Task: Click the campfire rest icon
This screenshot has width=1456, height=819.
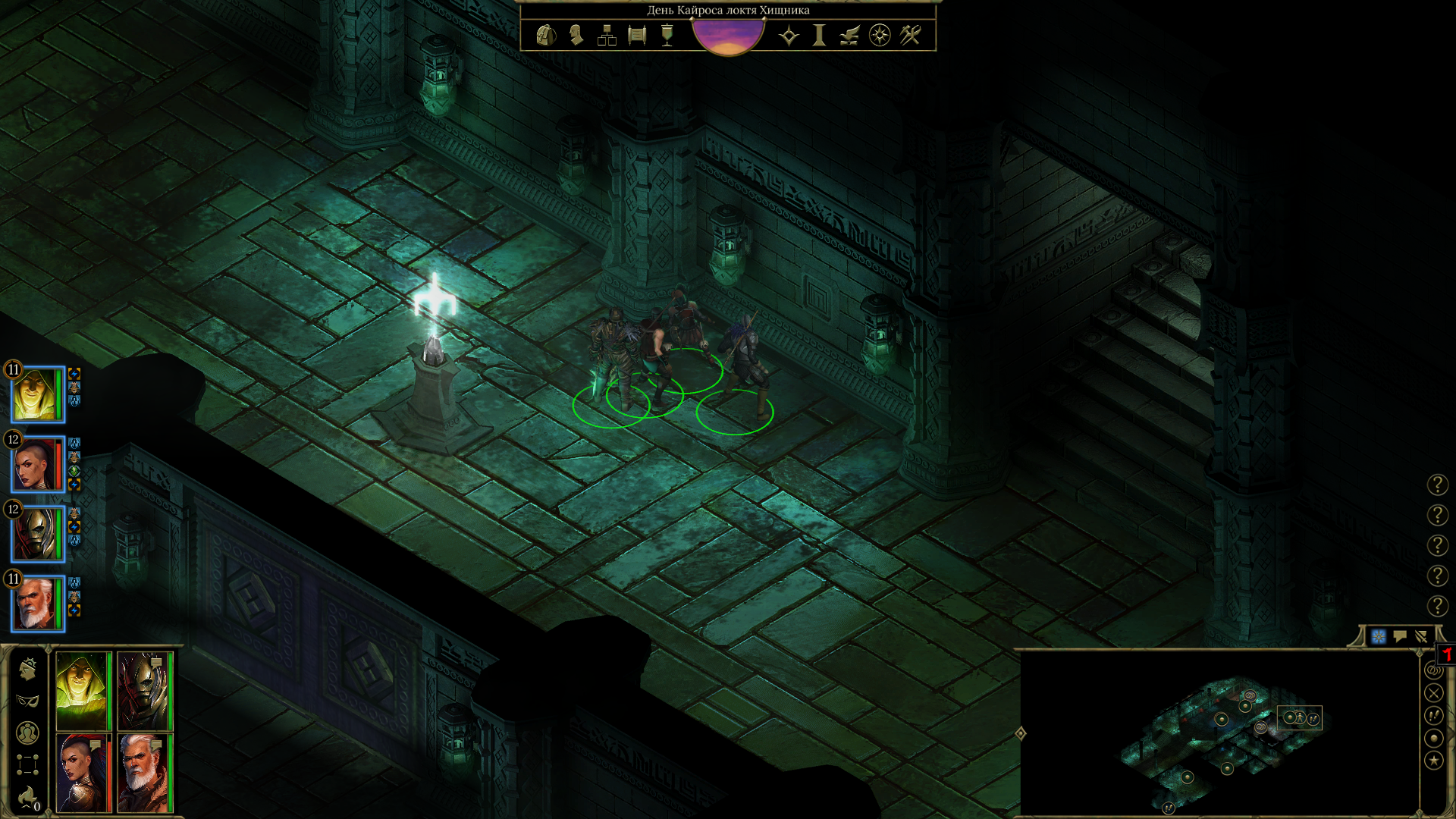Action: point(27,796)
